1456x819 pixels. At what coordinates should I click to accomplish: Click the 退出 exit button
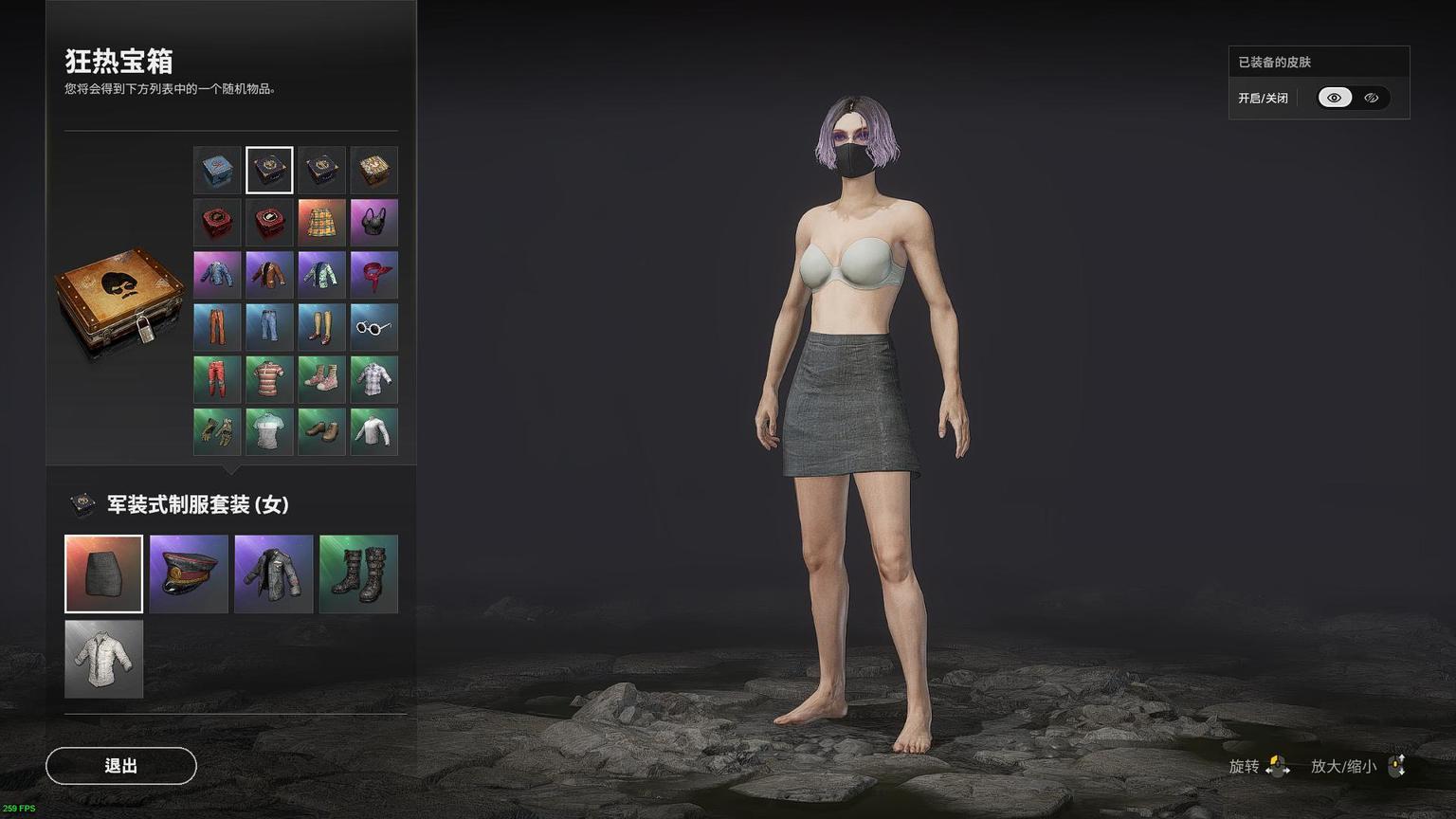click(x=121, y=766)
